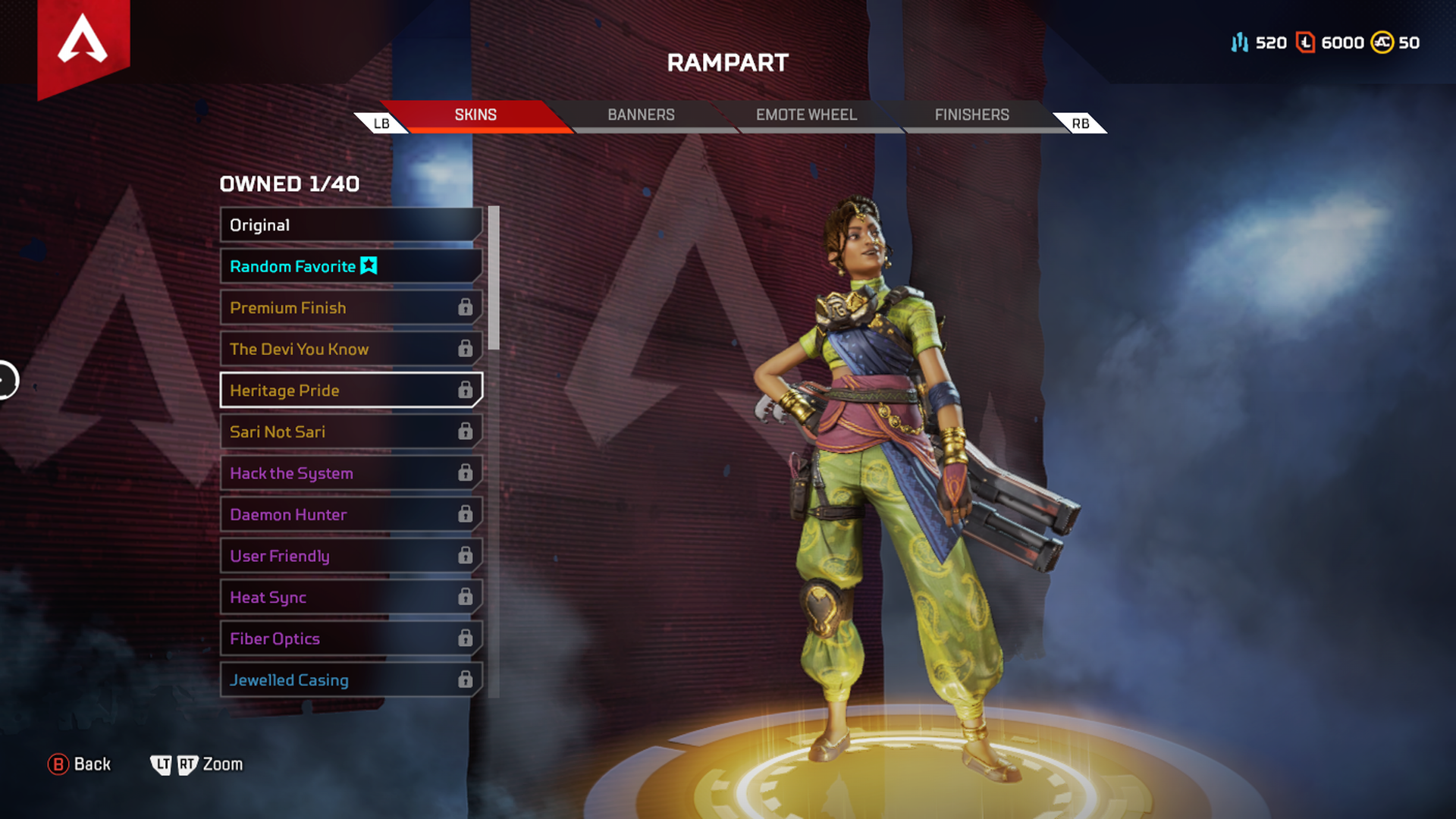
Task: Open the Banners tab
Action: tap(641, 115)
